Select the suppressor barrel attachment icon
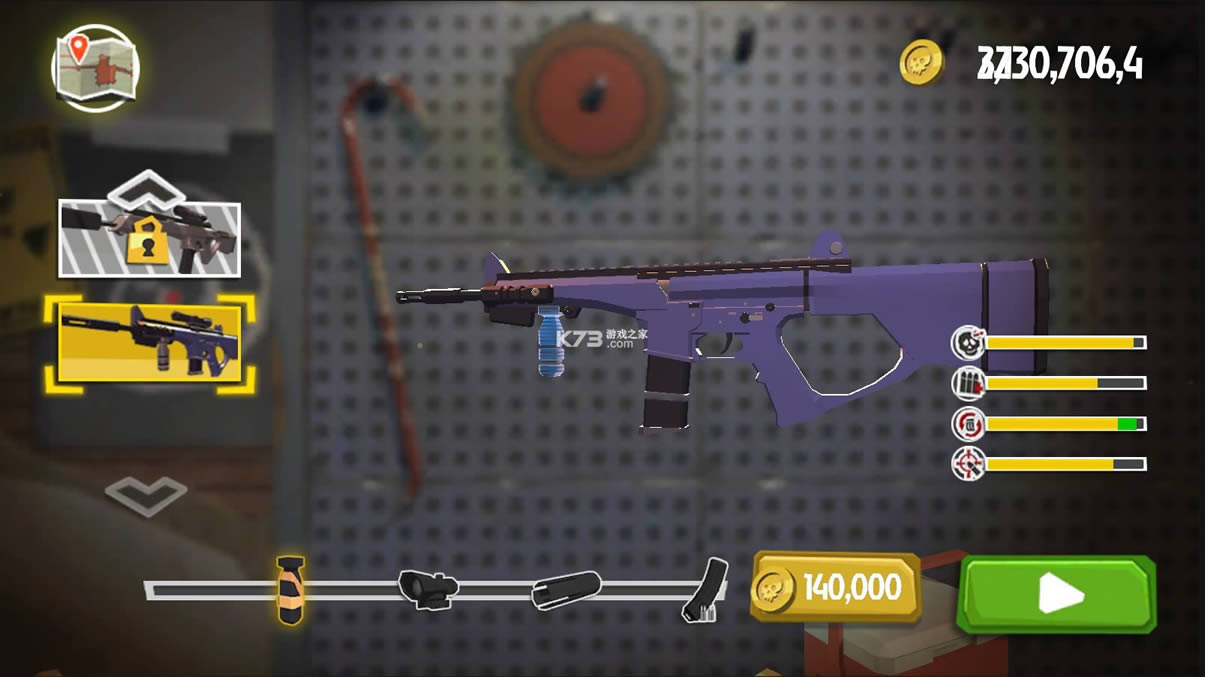The width and height of the screenshot is (1205, 677). coord(566,590)
